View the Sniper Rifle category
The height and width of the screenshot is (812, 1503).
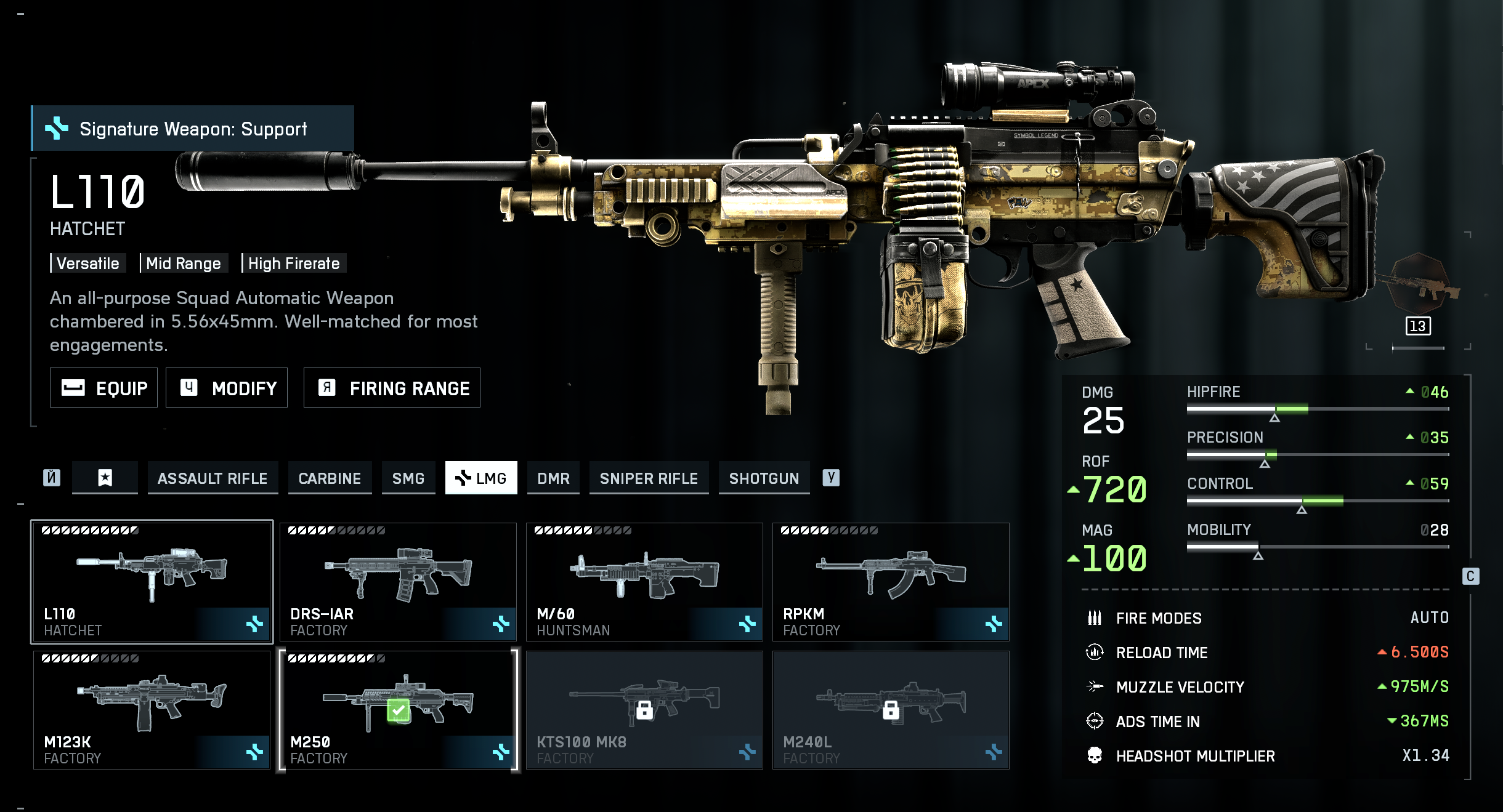tap(649, 478)
